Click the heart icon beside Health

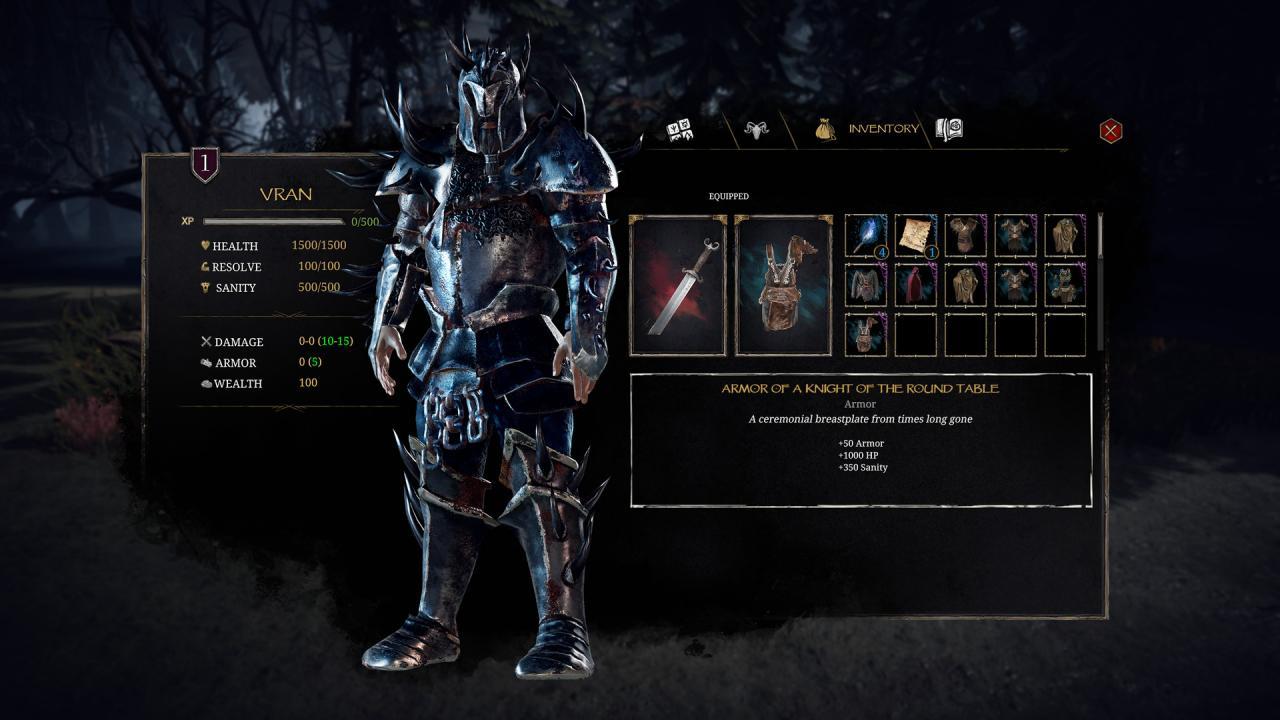click(206, 246)
